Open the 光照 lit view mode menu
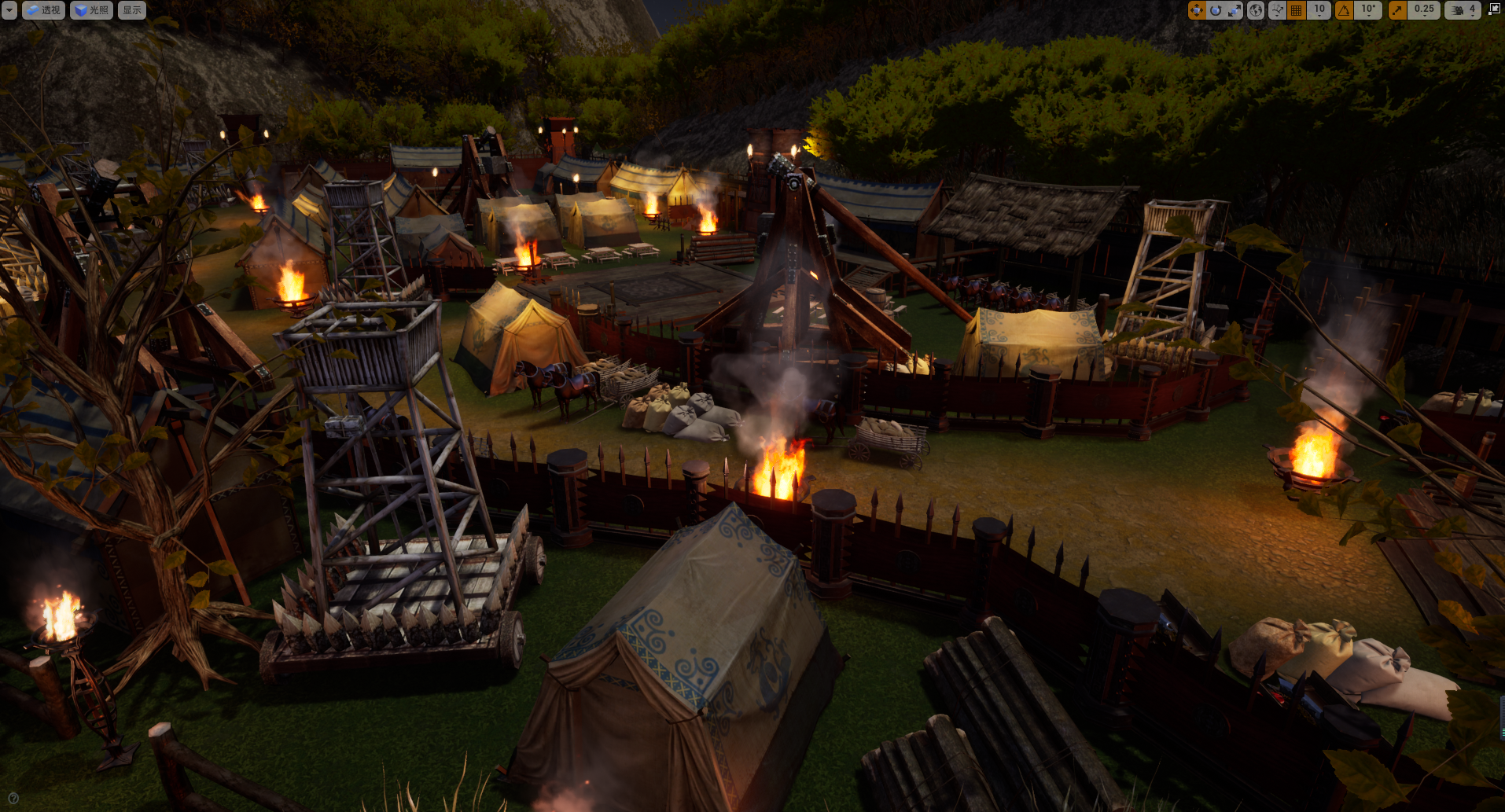Viewport: 1505px width, 812px height. pos(91,10)
